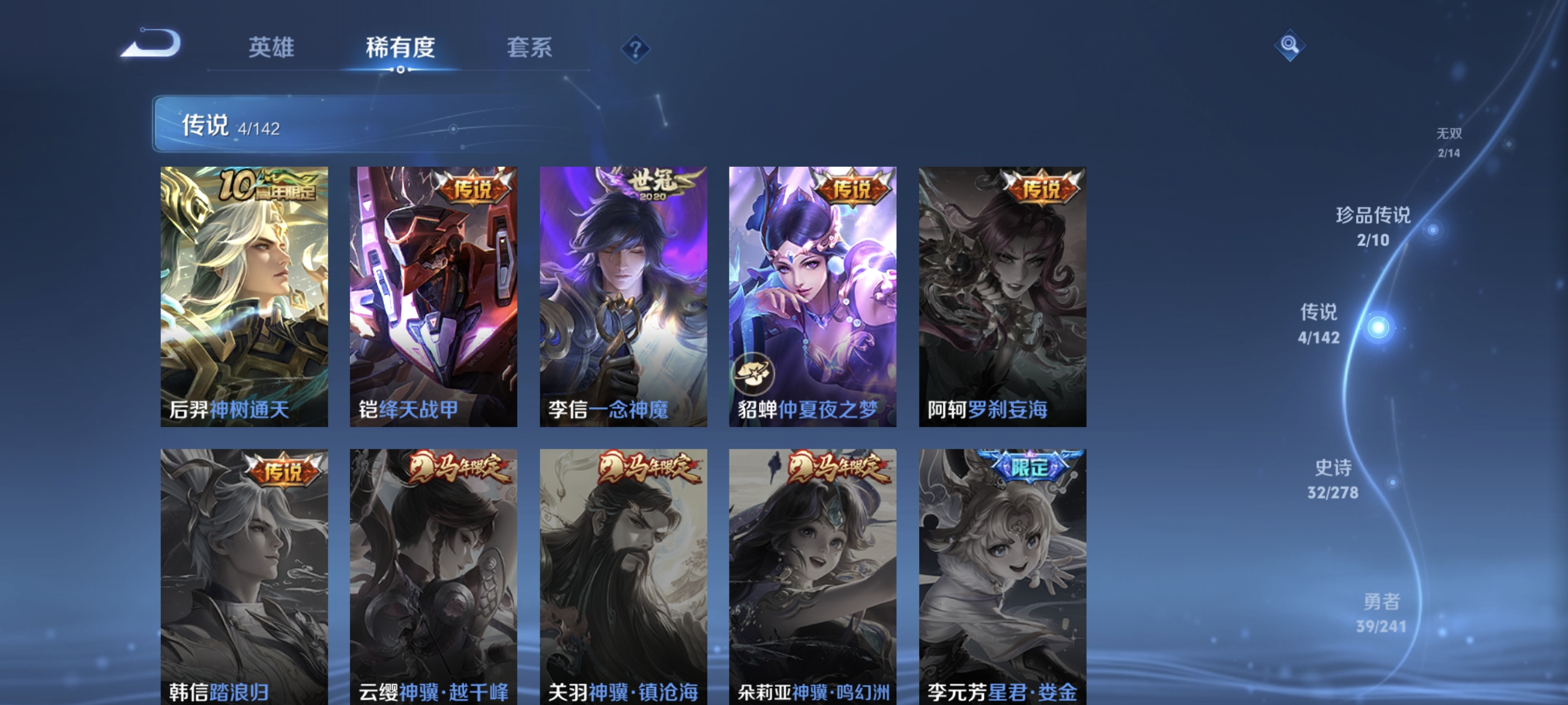Open help via the question mark icon

pyautogui.click(x=635, y=48)
